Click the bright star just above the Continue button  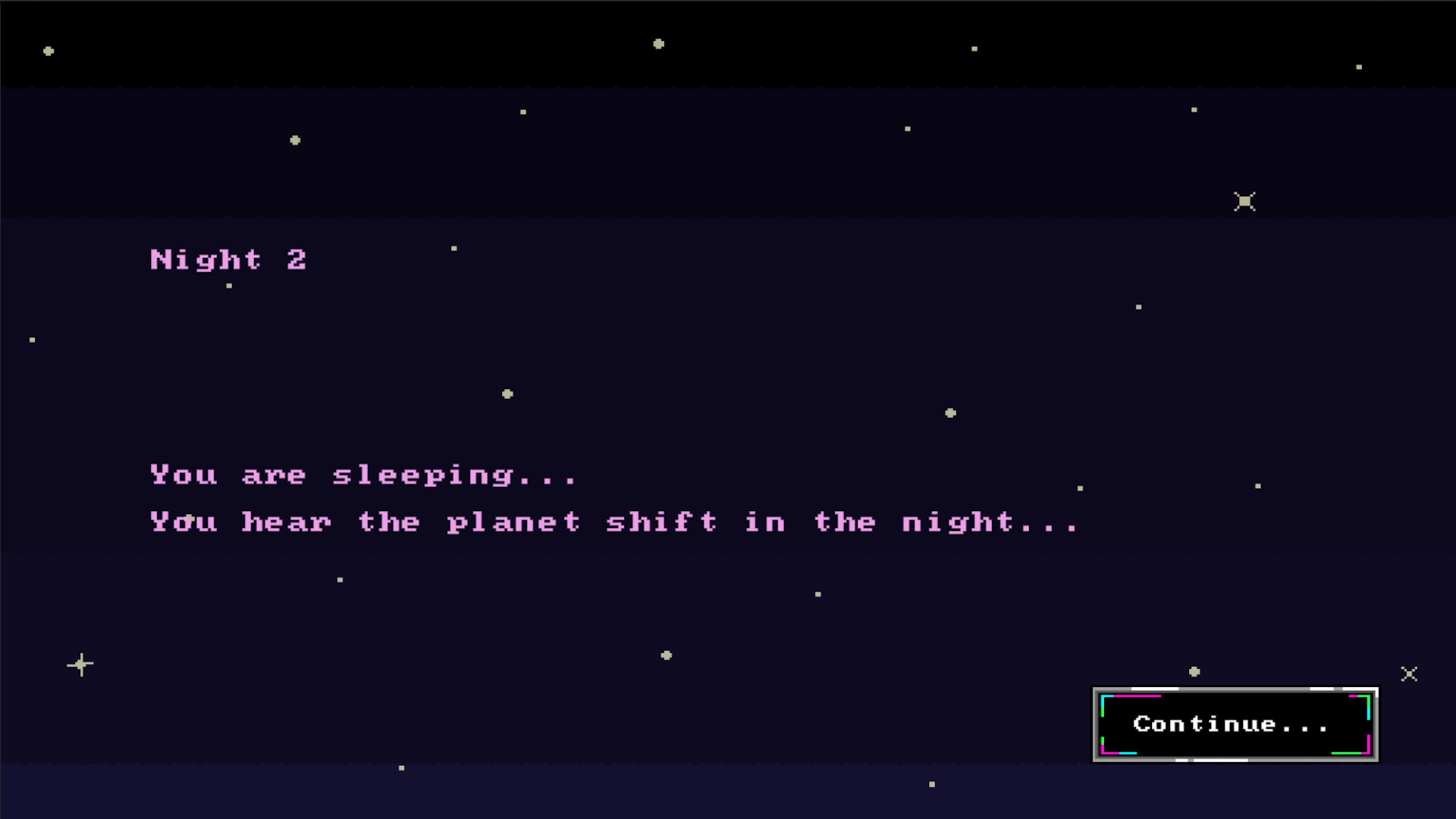coord(1194,670)
